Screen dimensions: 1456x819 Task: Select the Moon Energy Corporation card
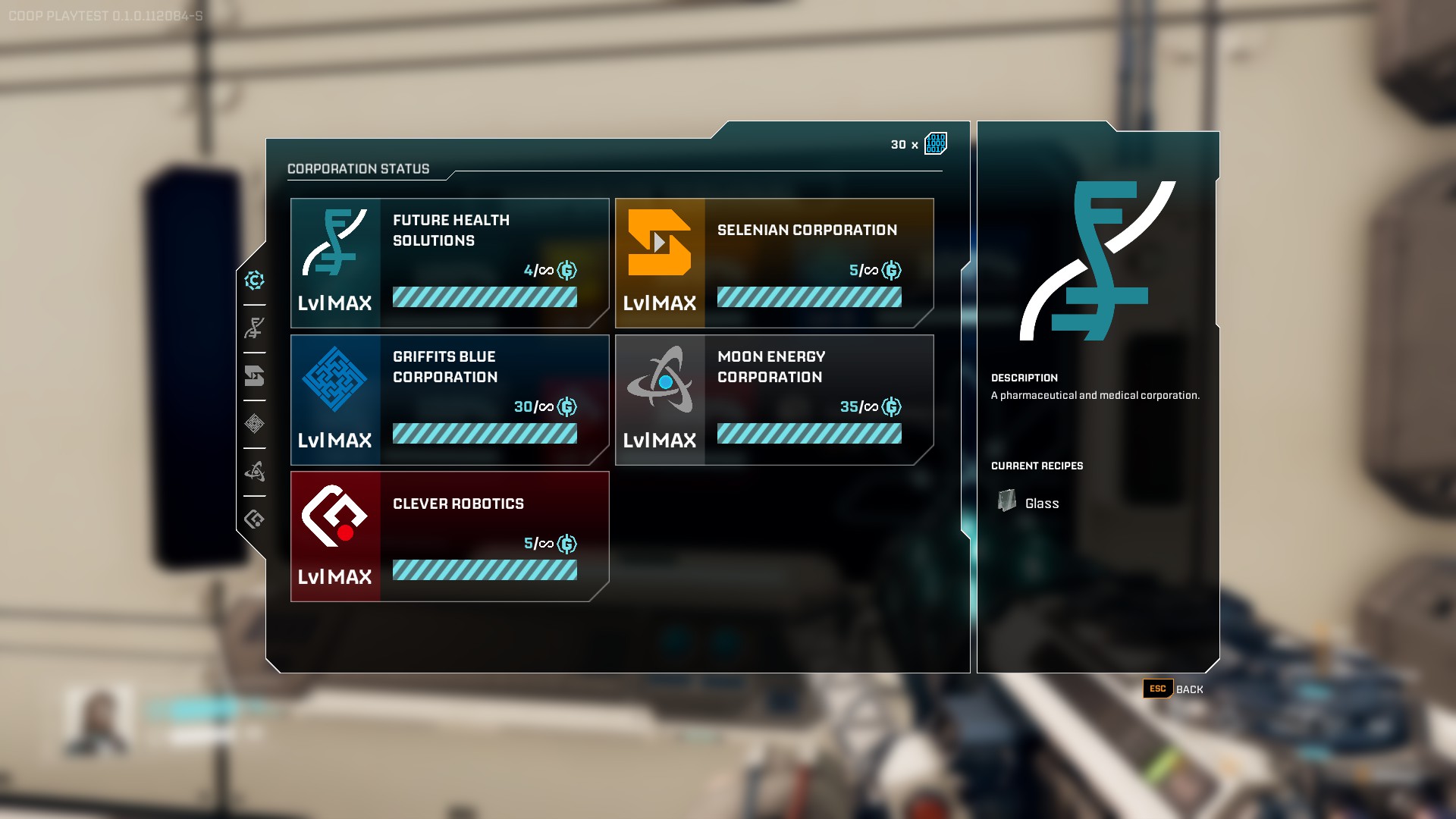(774, 400)
